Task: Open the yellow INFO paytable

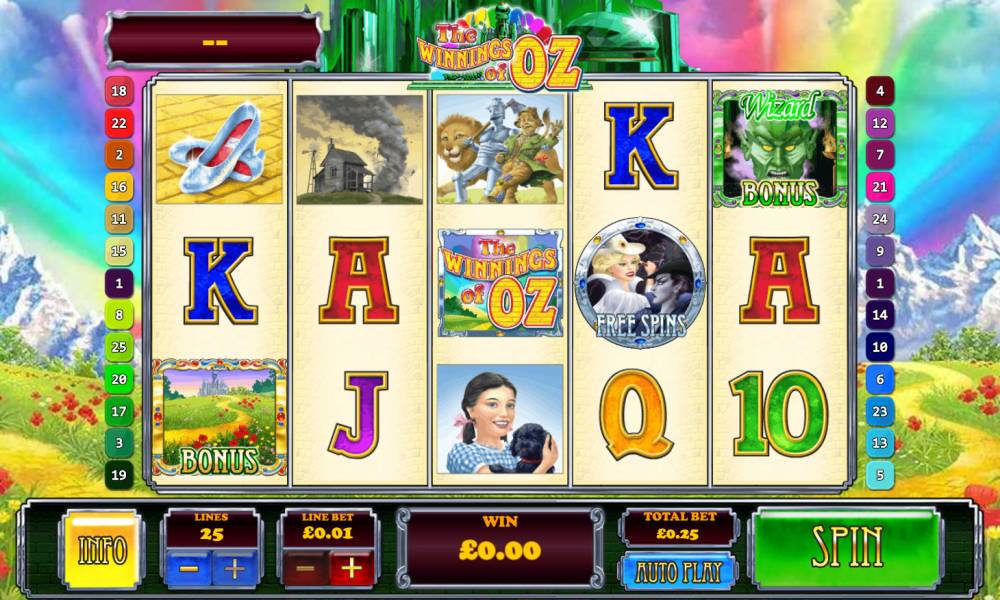Action: tap(101, 550)
